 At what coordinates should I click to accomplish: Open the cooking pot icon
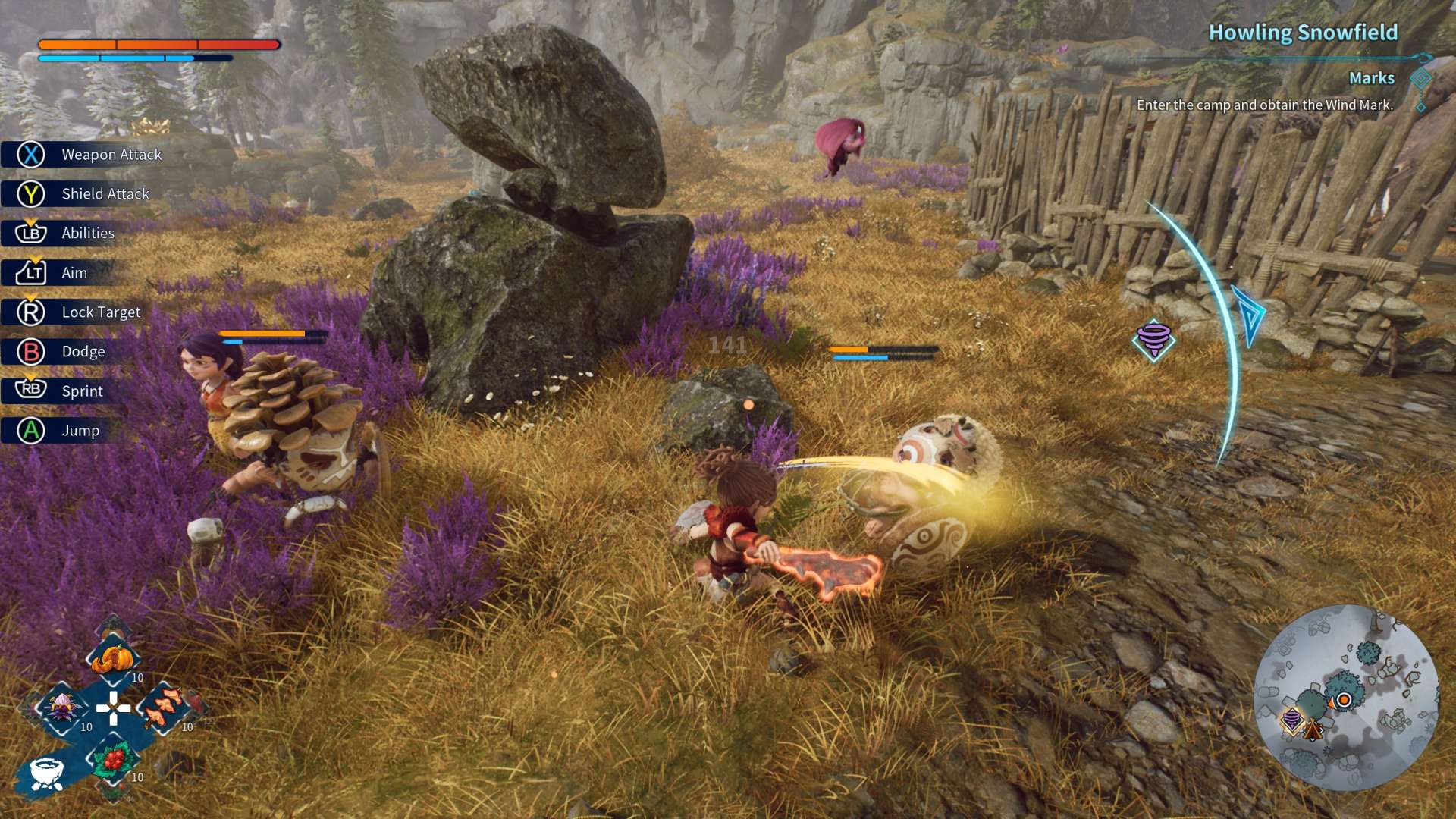point(46,773)
